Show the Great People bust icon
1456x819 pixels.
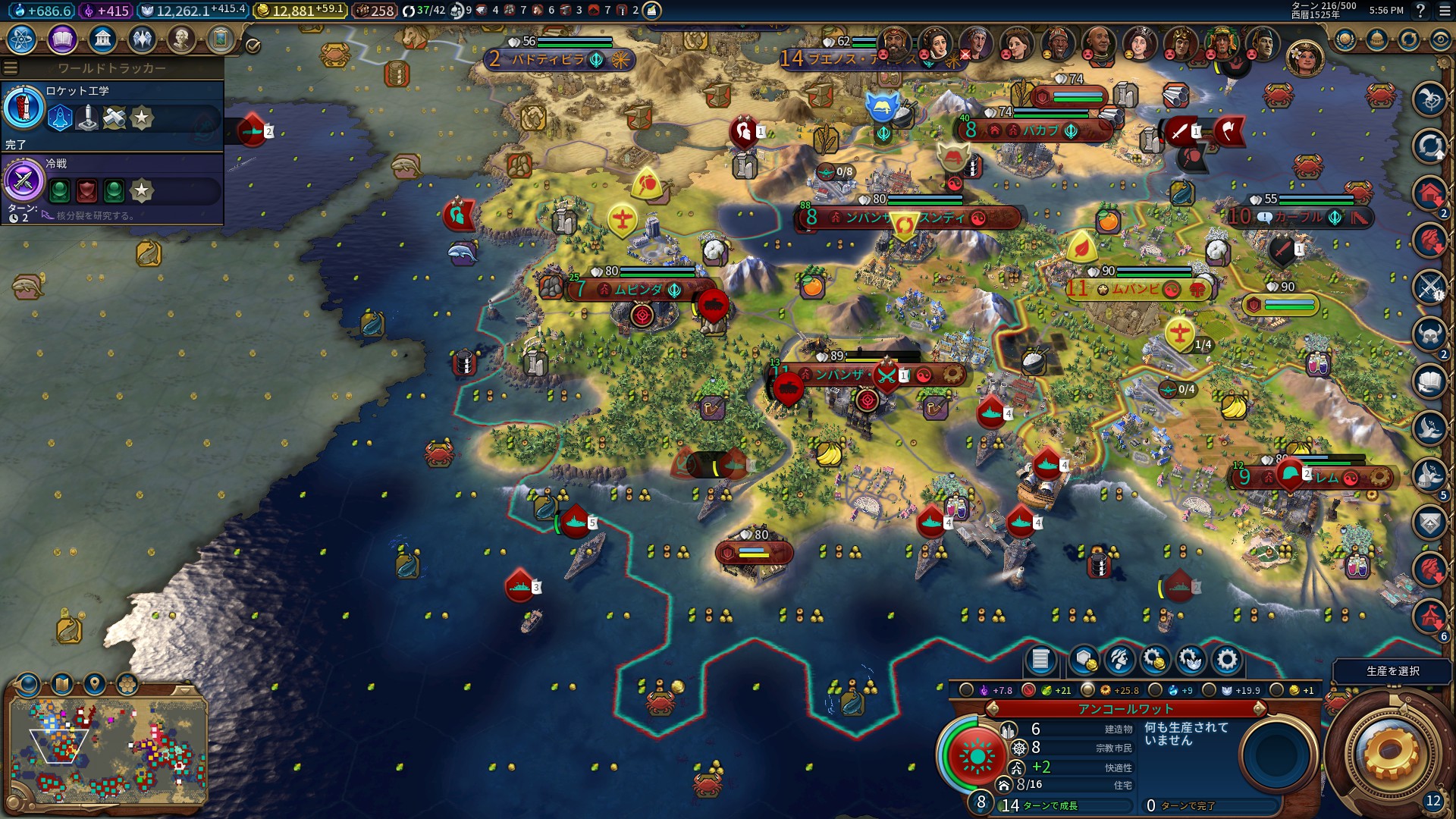click(181, 39)
